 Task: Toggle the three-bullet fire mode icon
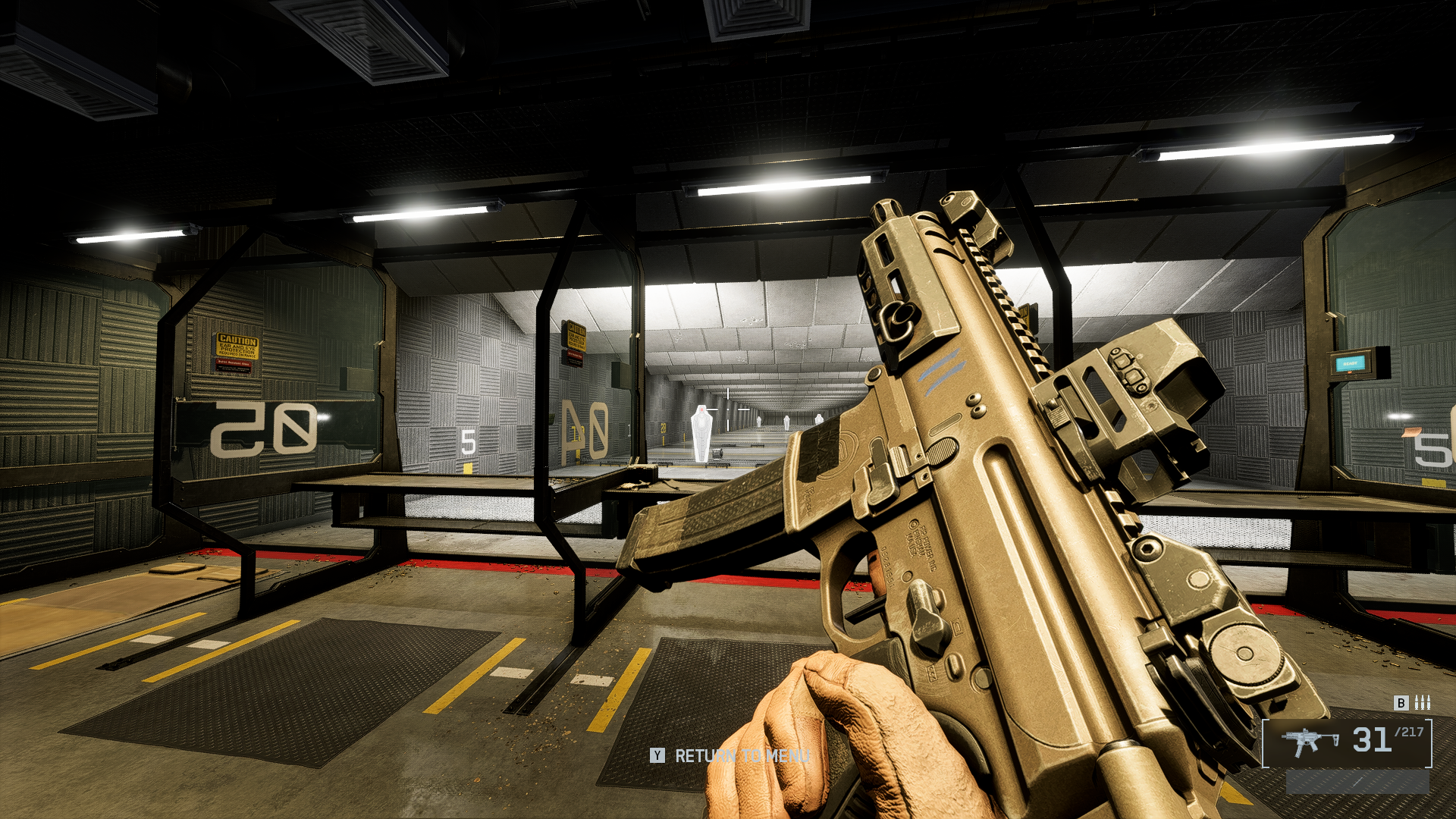pyautogui.click(x=1423, y=703)
